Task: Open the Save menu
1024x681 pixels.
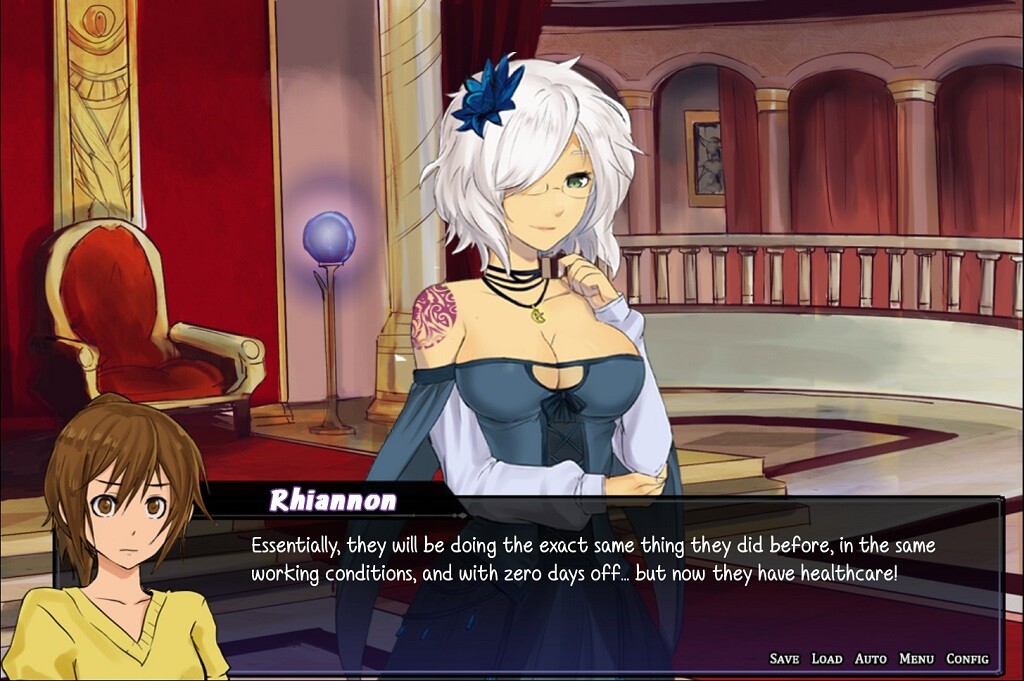Action: tap(784, 658)
